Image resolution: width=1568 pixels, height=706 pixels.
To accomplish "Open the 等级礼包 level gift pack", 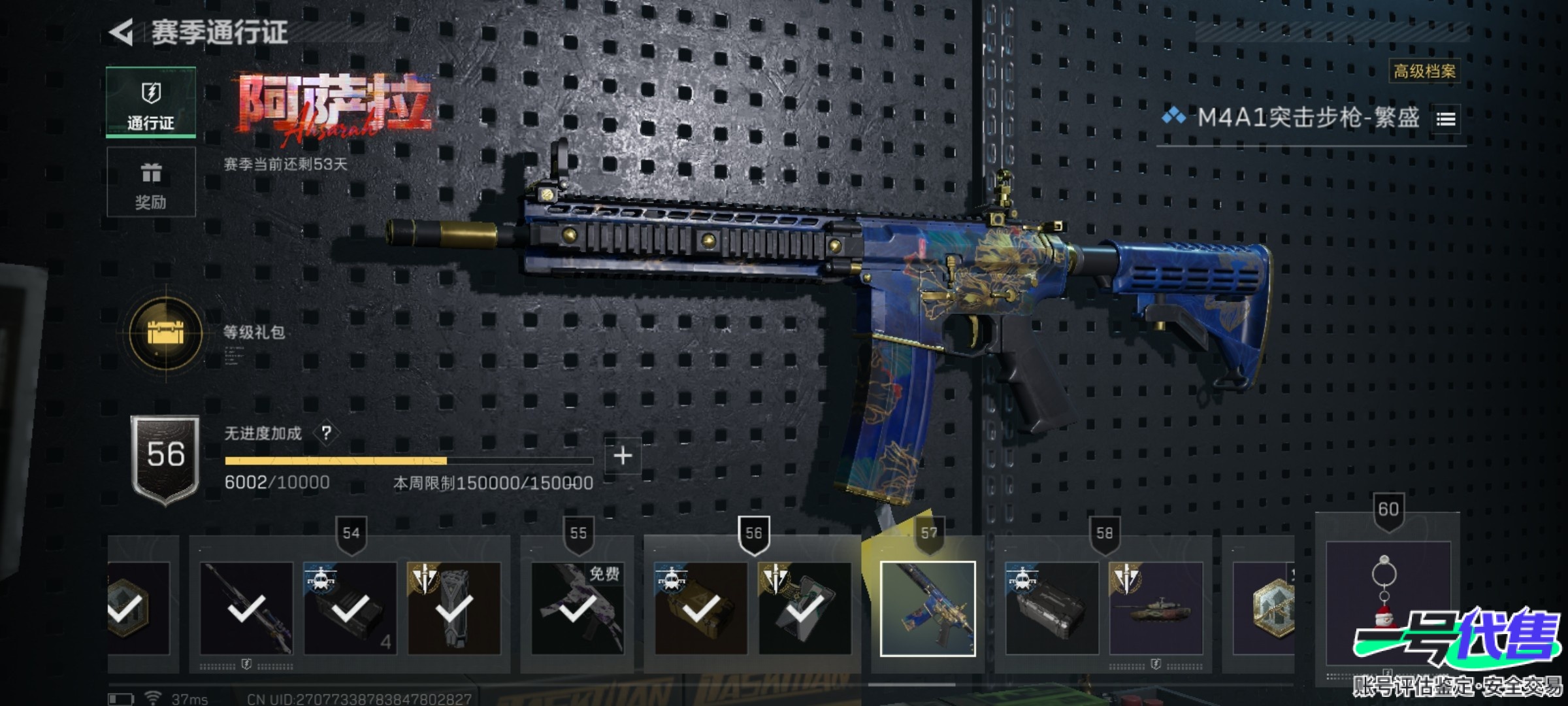I will click(166, 333).
